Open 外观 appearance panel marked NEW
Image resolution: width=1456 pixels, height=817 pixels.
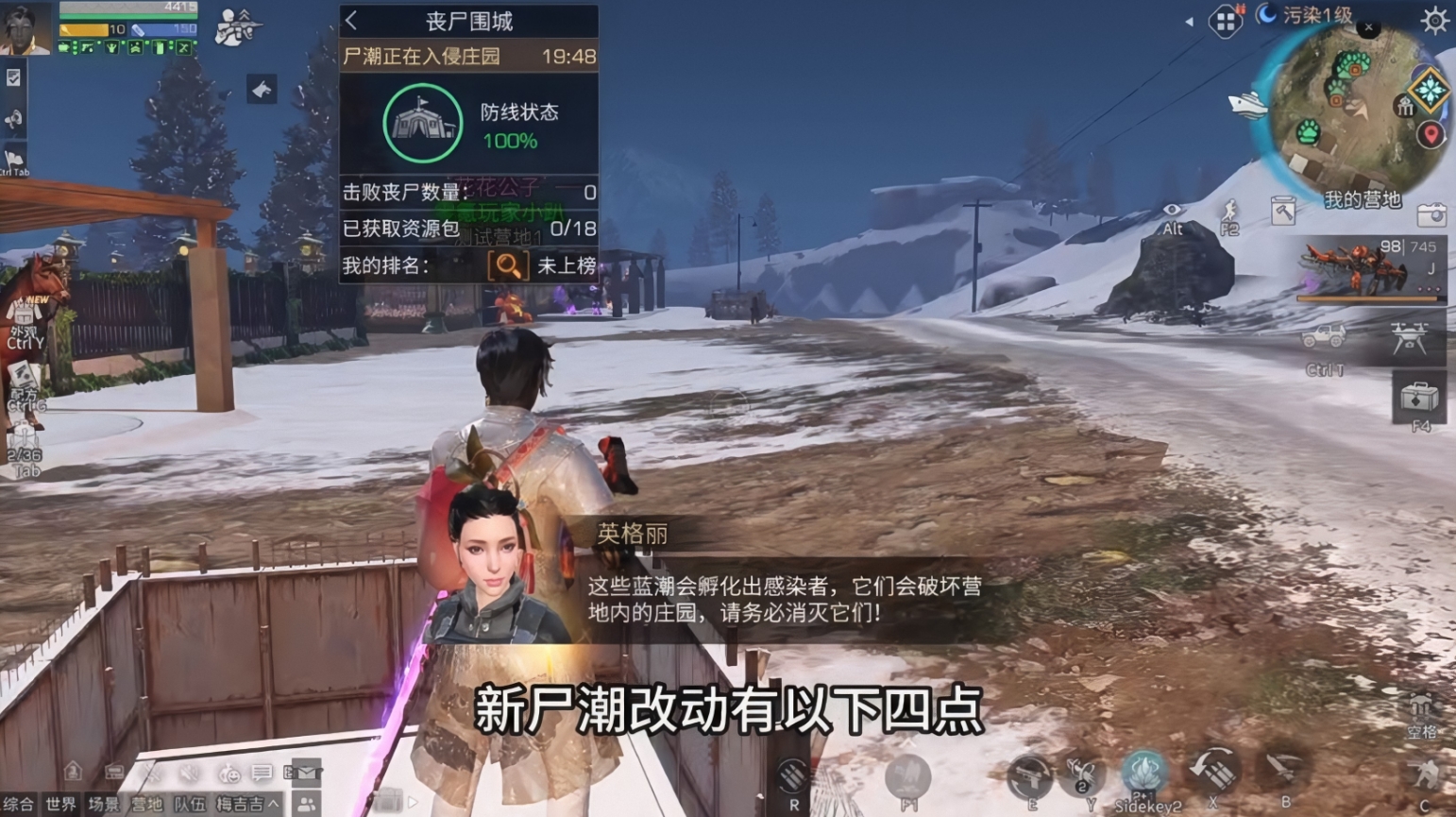pyautogui.click(x=22, y=313)
